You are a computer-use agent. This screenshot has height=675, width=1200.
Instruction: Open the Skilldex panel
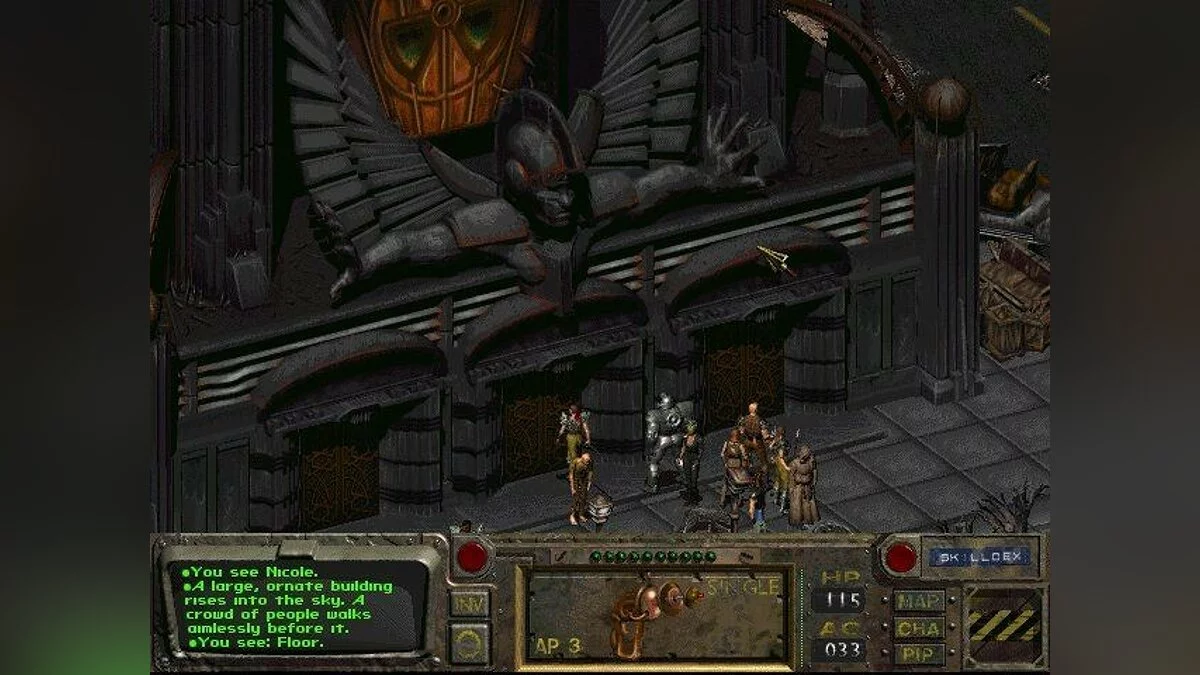pyautogui.click(x=978, y=557)
